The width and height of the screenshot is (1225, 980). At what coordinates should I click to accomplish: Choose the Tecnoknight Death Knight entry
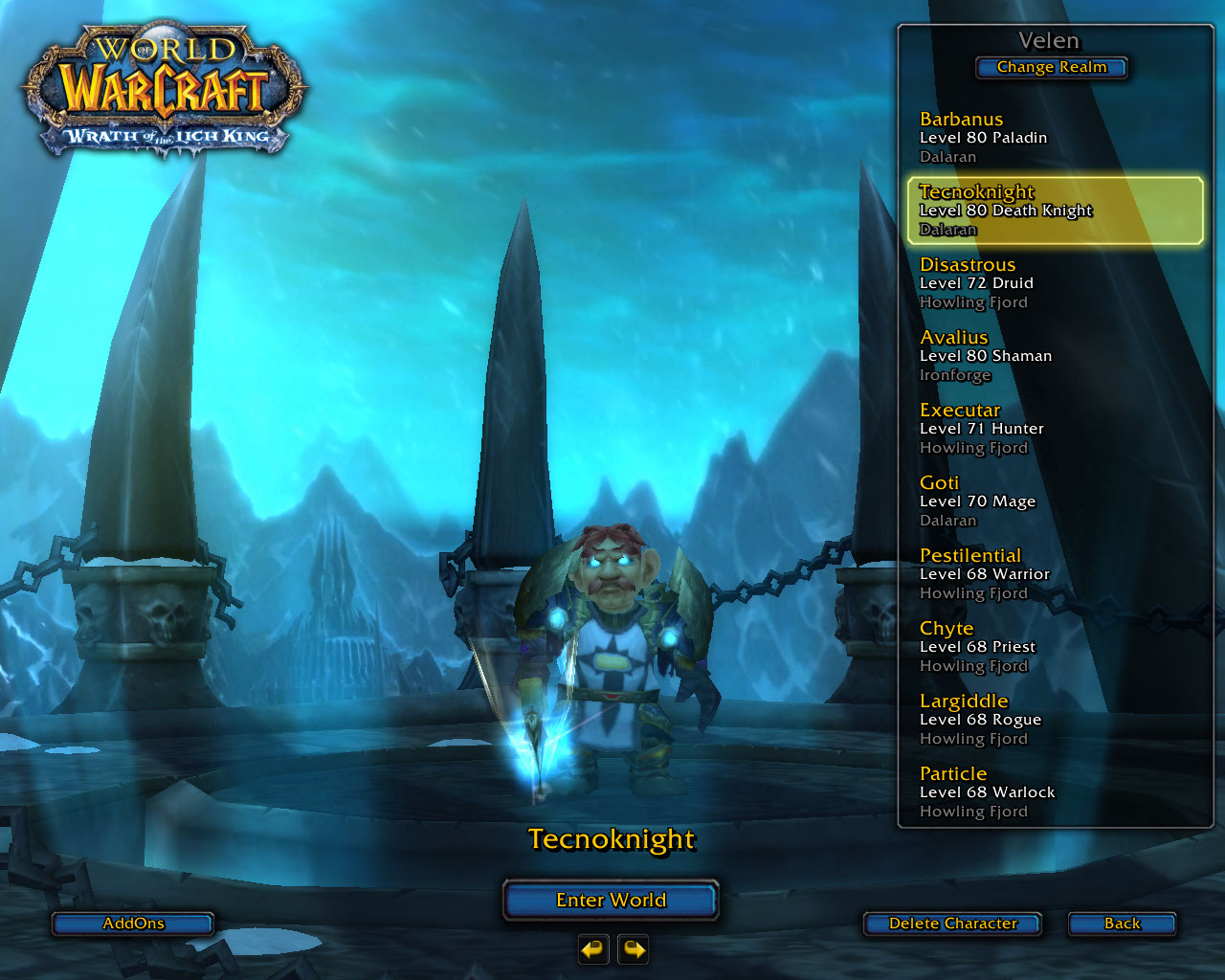(x=1053, y=210)
